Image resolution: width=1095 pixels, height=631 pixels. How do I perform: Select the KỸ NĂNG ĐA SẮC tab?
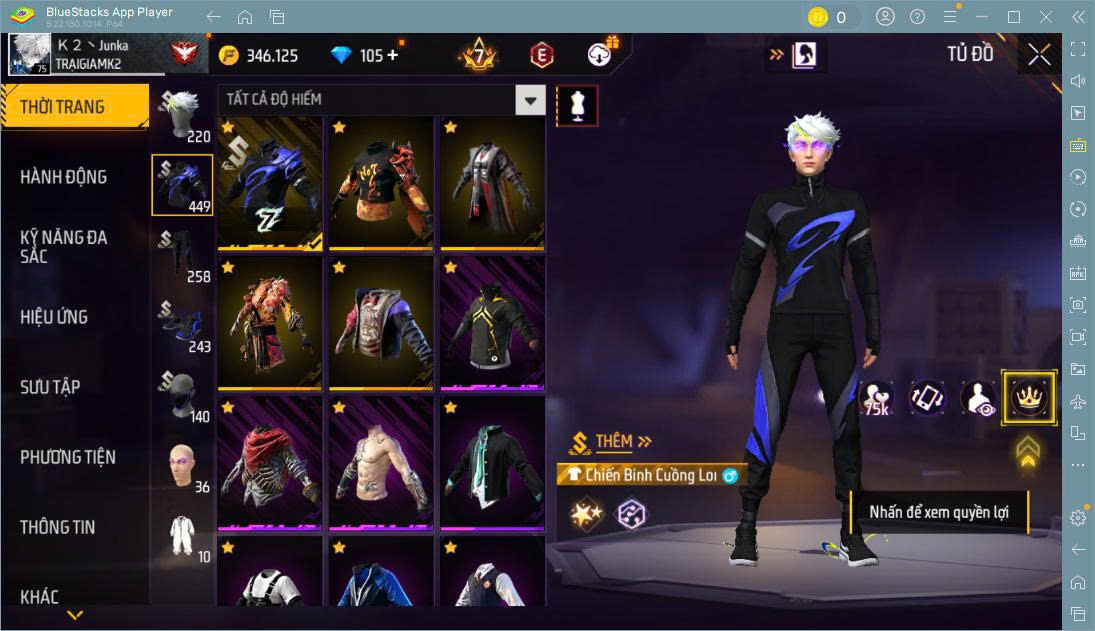63,246
